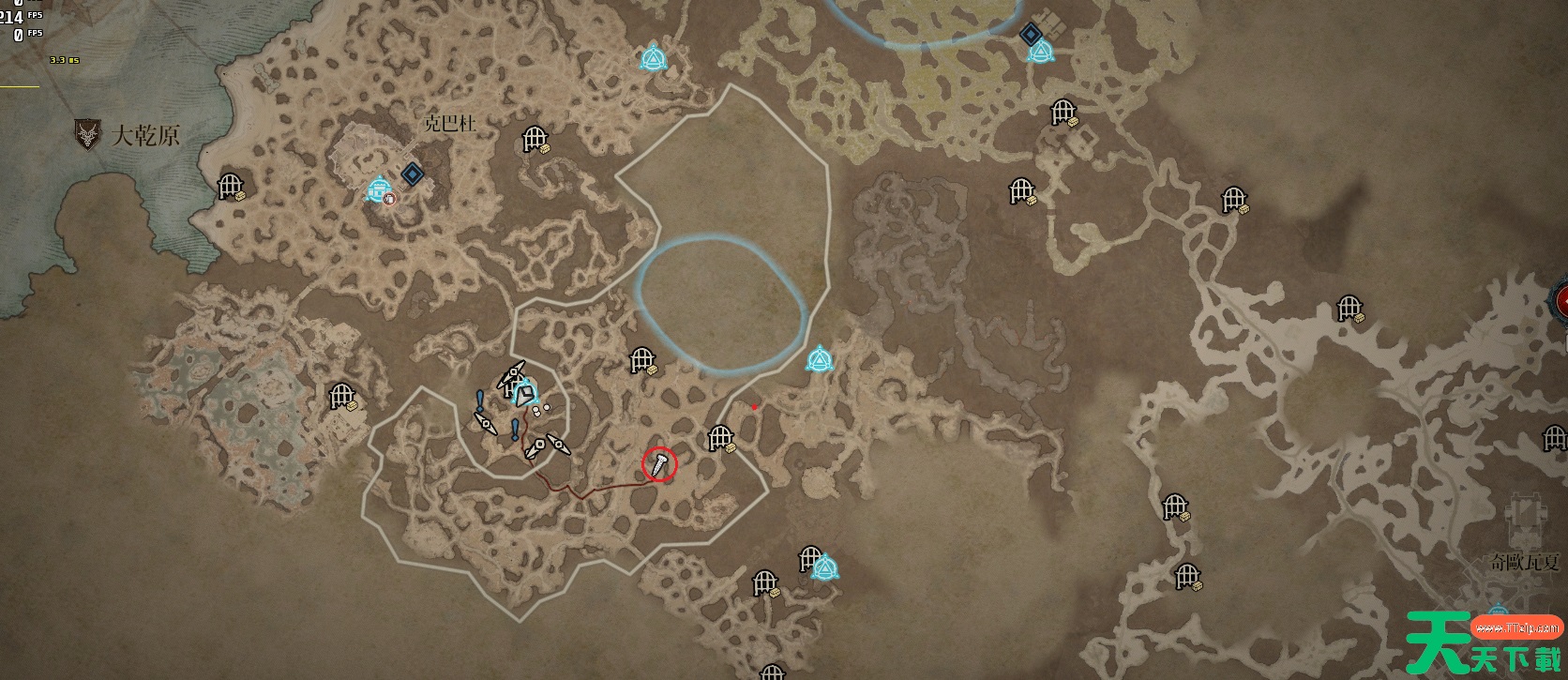Select the 克巴杜 waypoint diamond icon

pyautogui.click(x=412, y=174)
